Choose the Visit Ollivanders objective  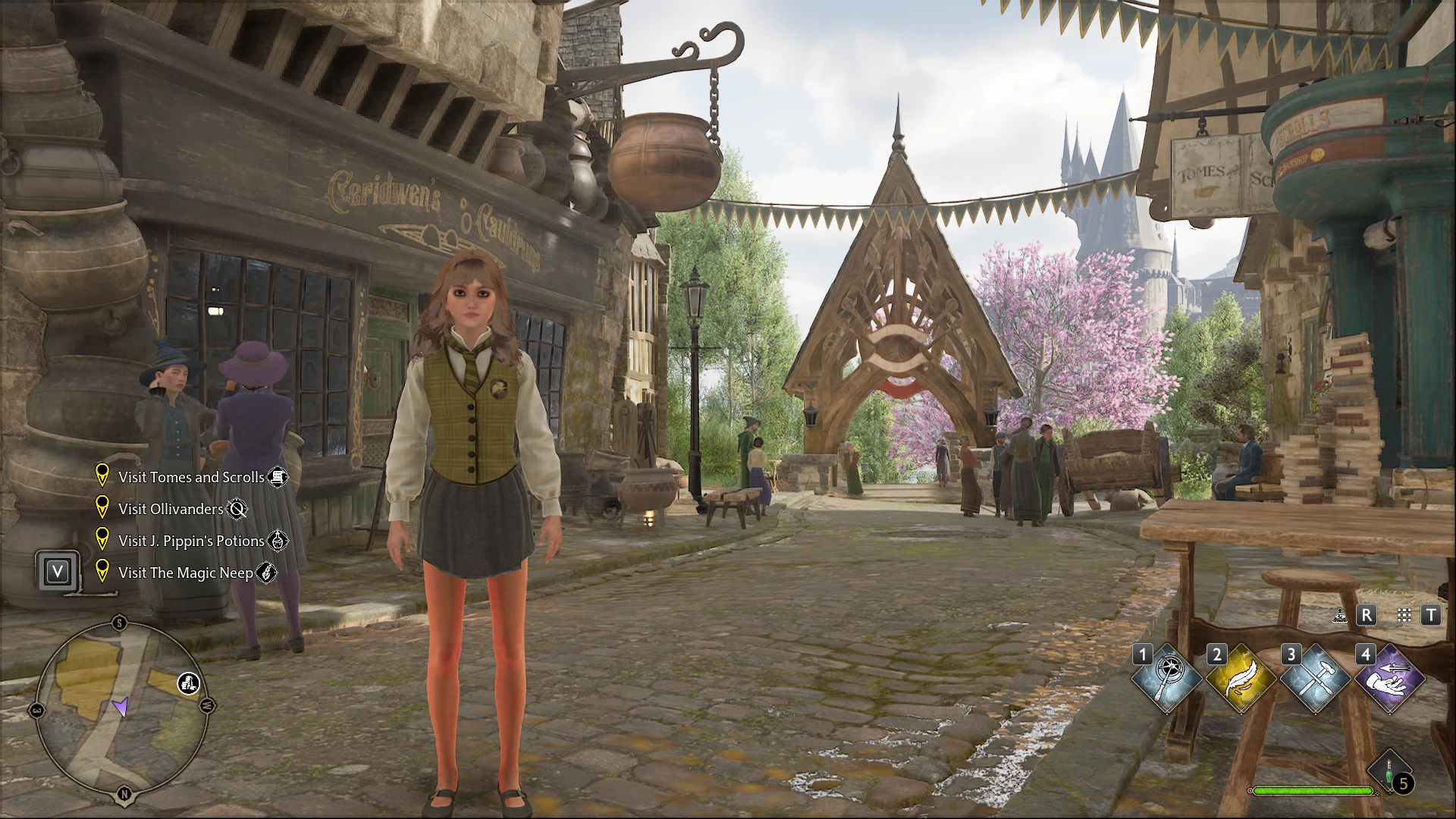point(171,509)
